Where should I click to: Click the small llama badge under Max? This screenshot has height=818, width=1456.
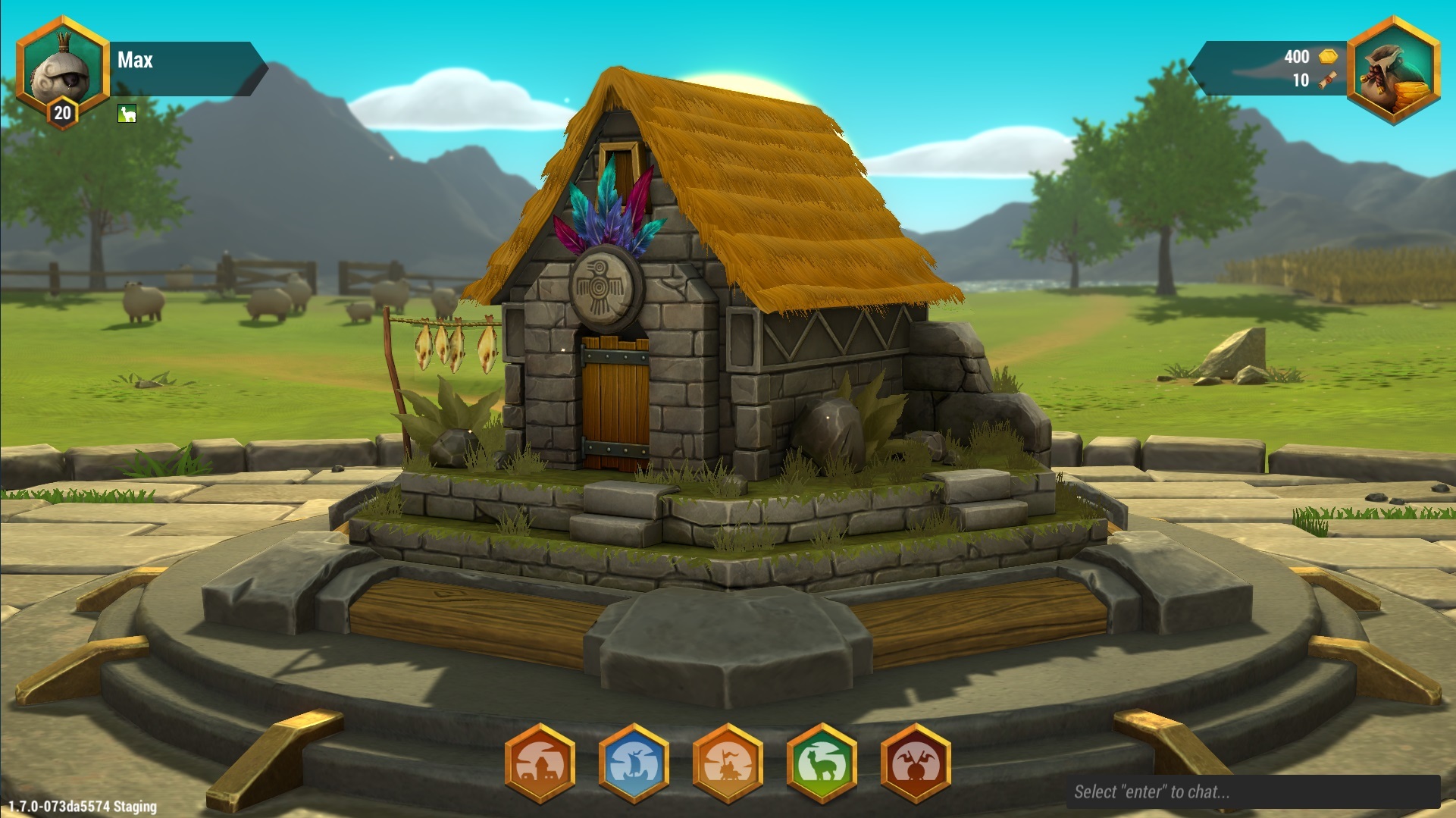(x=127, y=114)
